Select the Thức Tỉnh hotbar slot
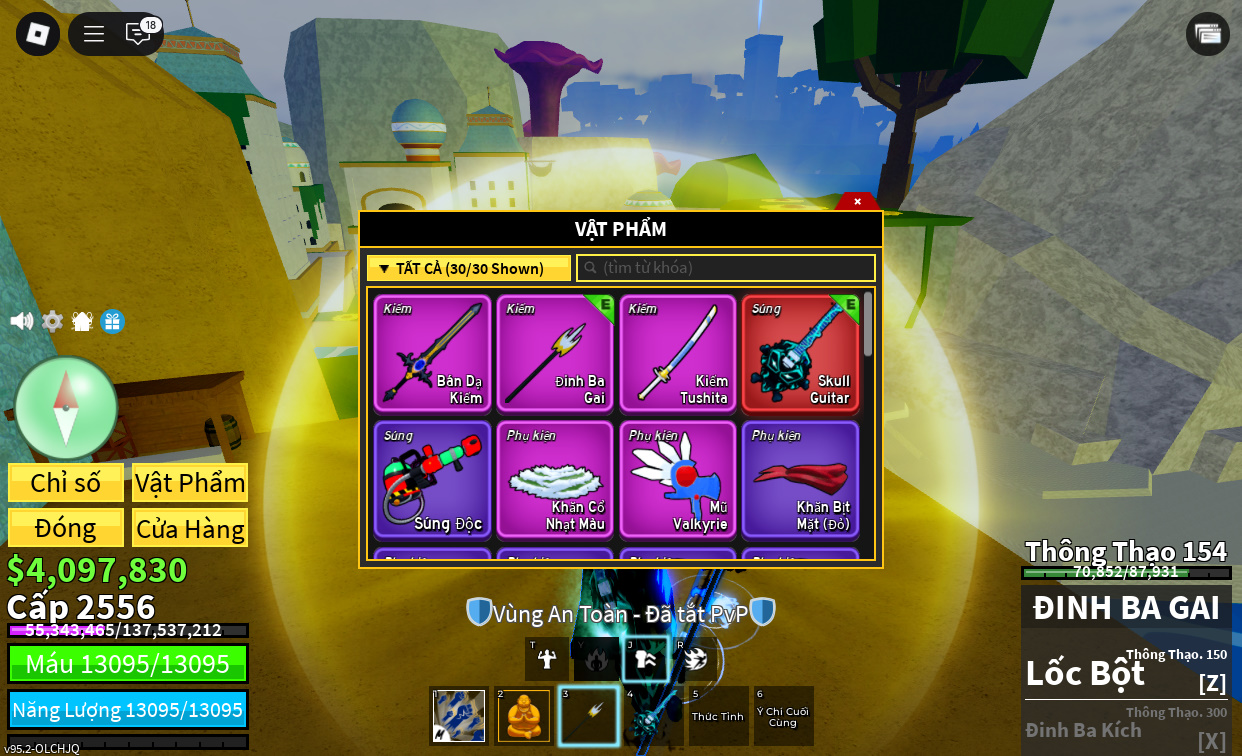Screen dimensions: 1242x756 coord(718,716)
